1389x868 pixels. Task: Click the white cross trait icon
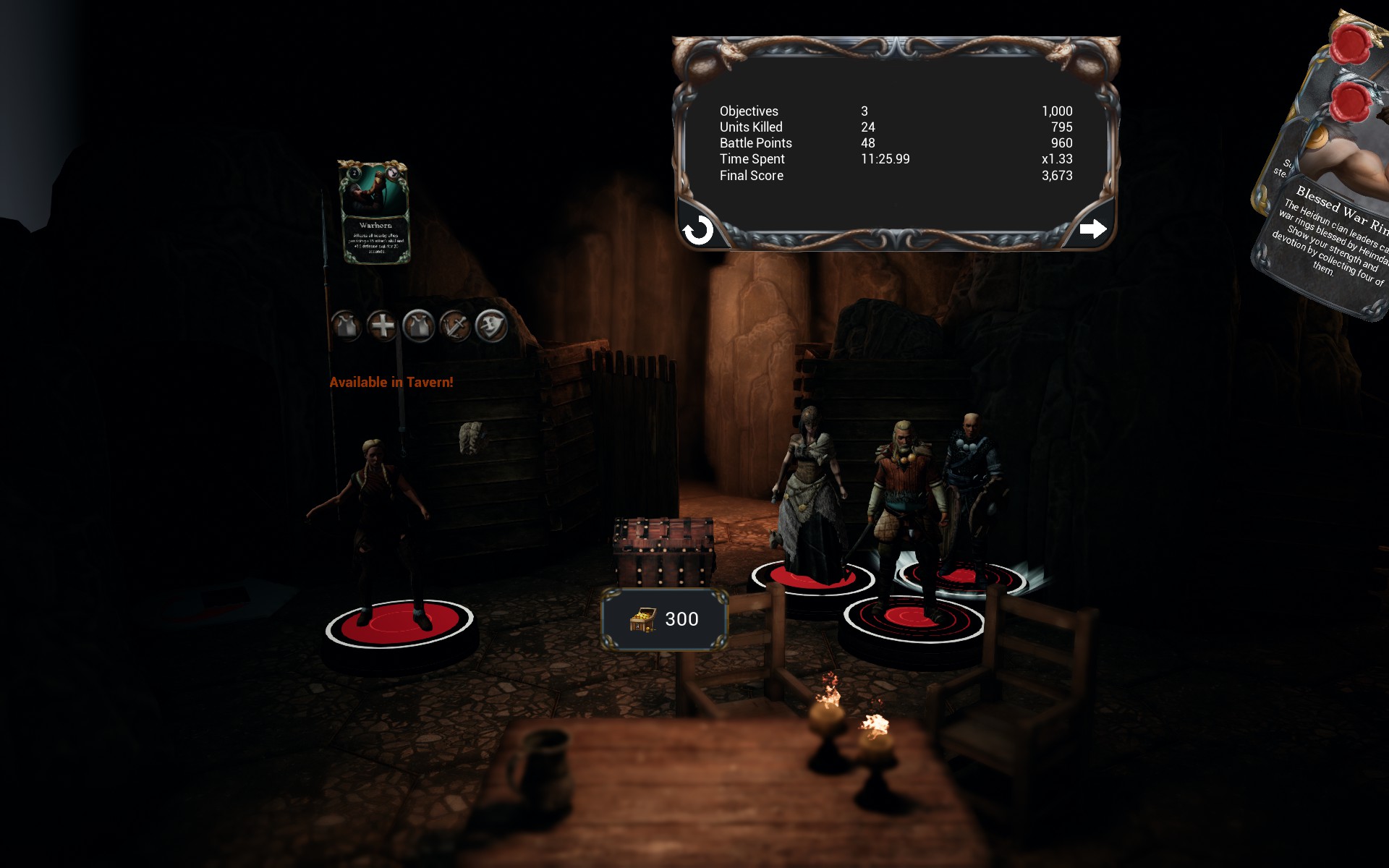[382, 326]
